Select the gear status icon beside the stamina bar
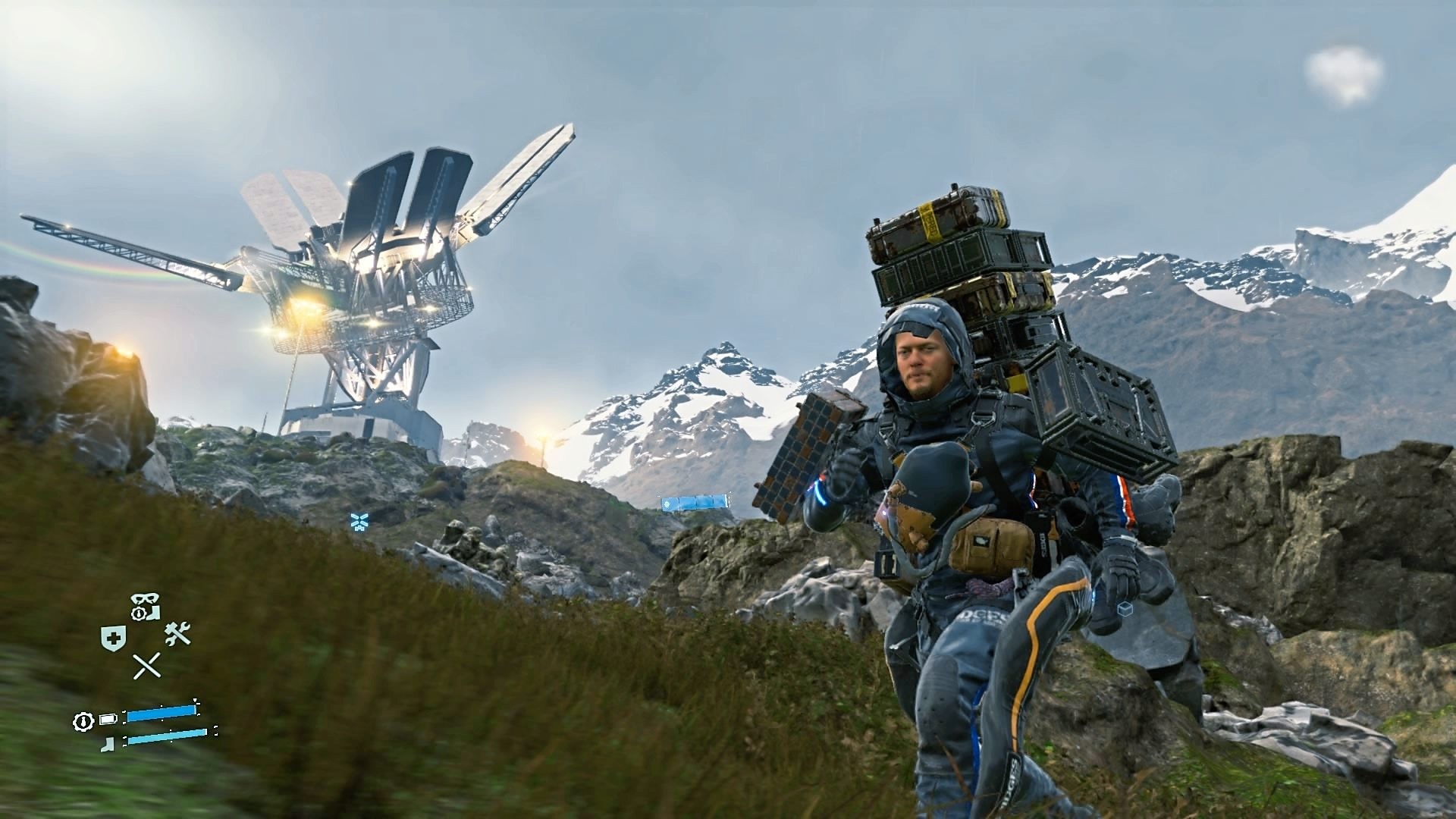1456x819 pixels. point(83,720)
